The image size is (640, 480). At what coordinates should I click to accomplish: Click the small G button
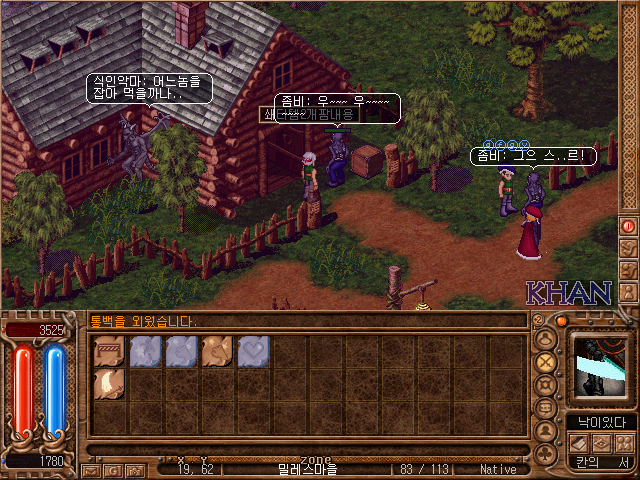(x=114, y=469)
